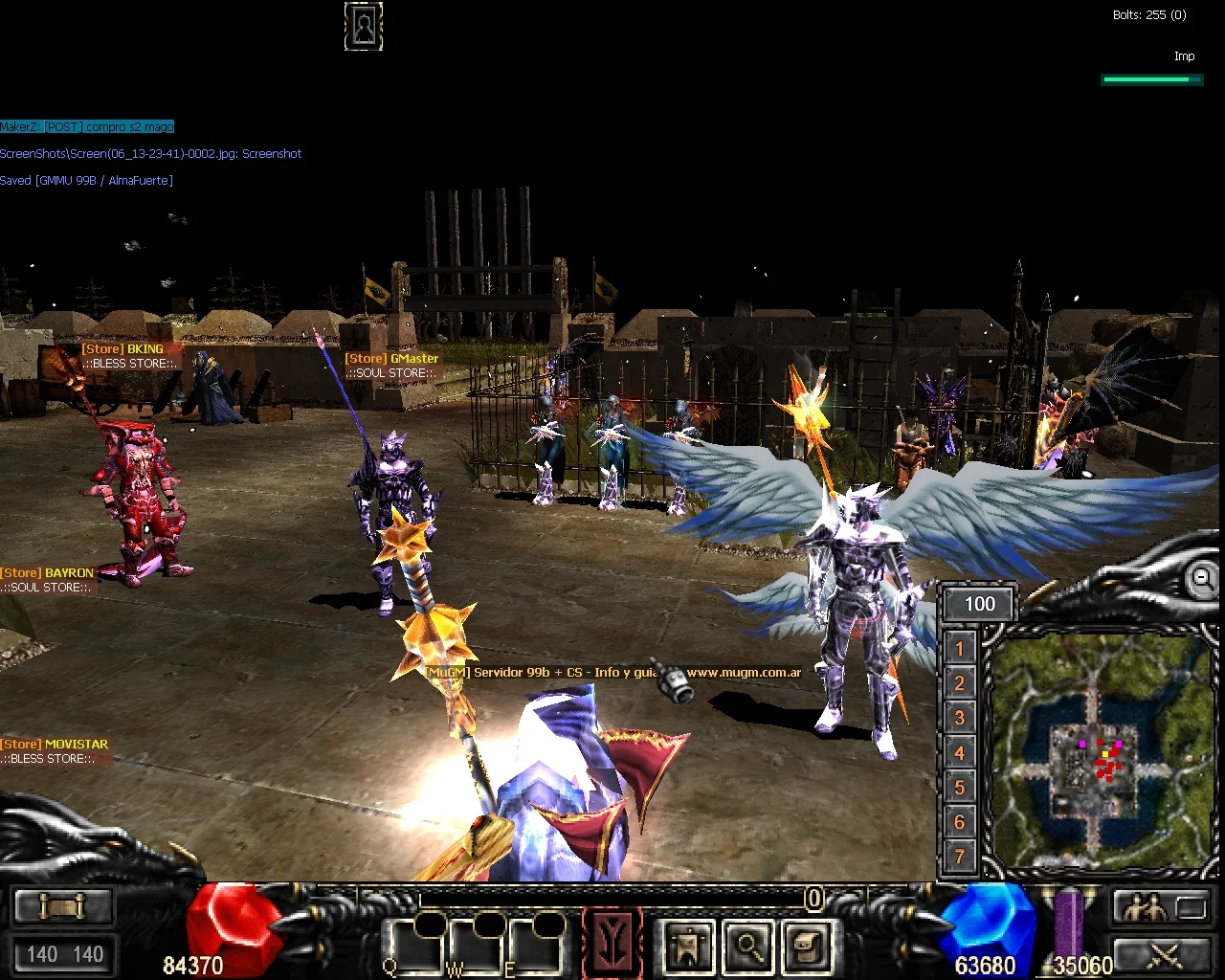Activate minimap button number 7
The height and width of the screenshot is (980, 1225).
click(960, 857)
